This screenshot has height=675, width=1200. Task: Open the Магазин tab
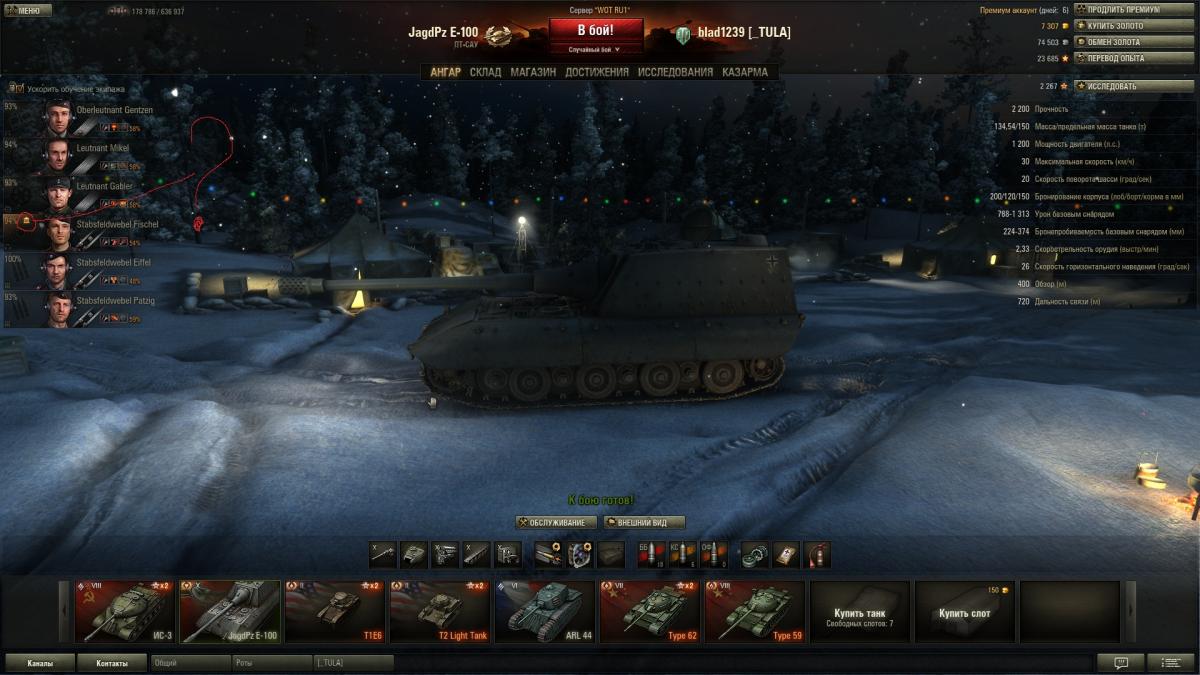(x=533, y=72)
